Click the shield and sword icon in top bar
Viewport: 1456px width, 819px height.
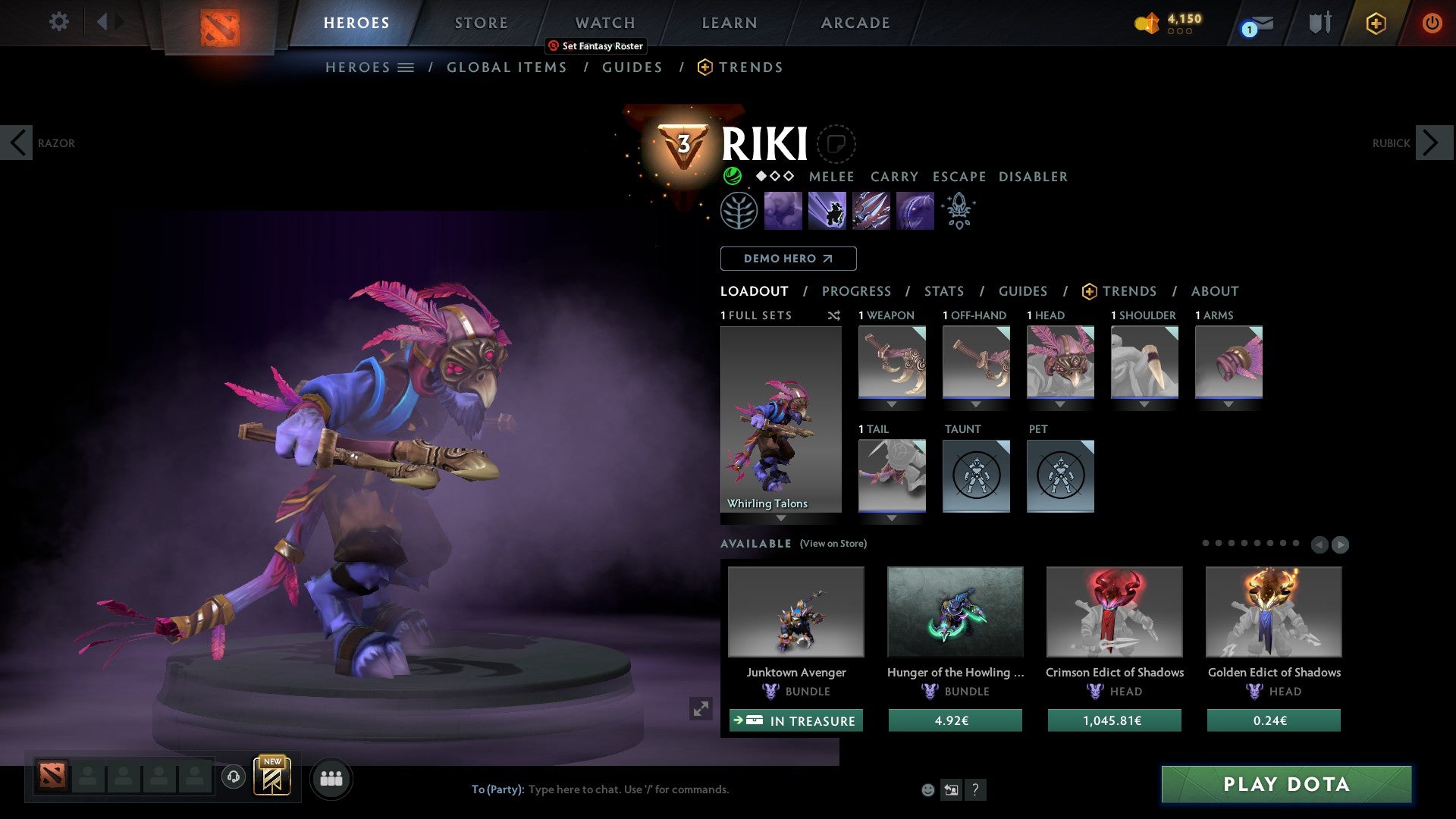click(1319, 23)
